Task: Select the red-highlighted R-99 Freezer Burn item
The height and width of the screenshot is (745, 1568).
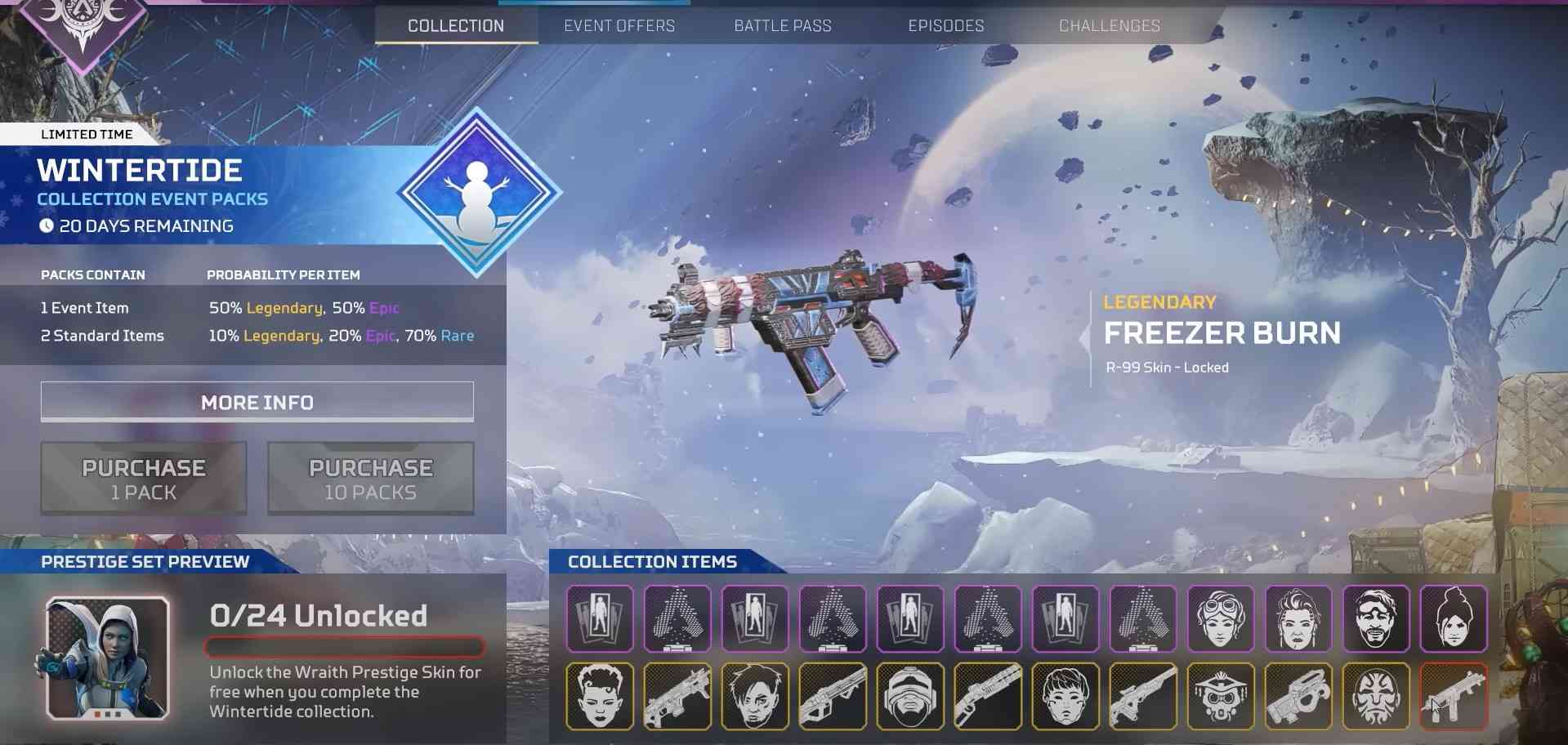Action: [x=1454, y=696]
